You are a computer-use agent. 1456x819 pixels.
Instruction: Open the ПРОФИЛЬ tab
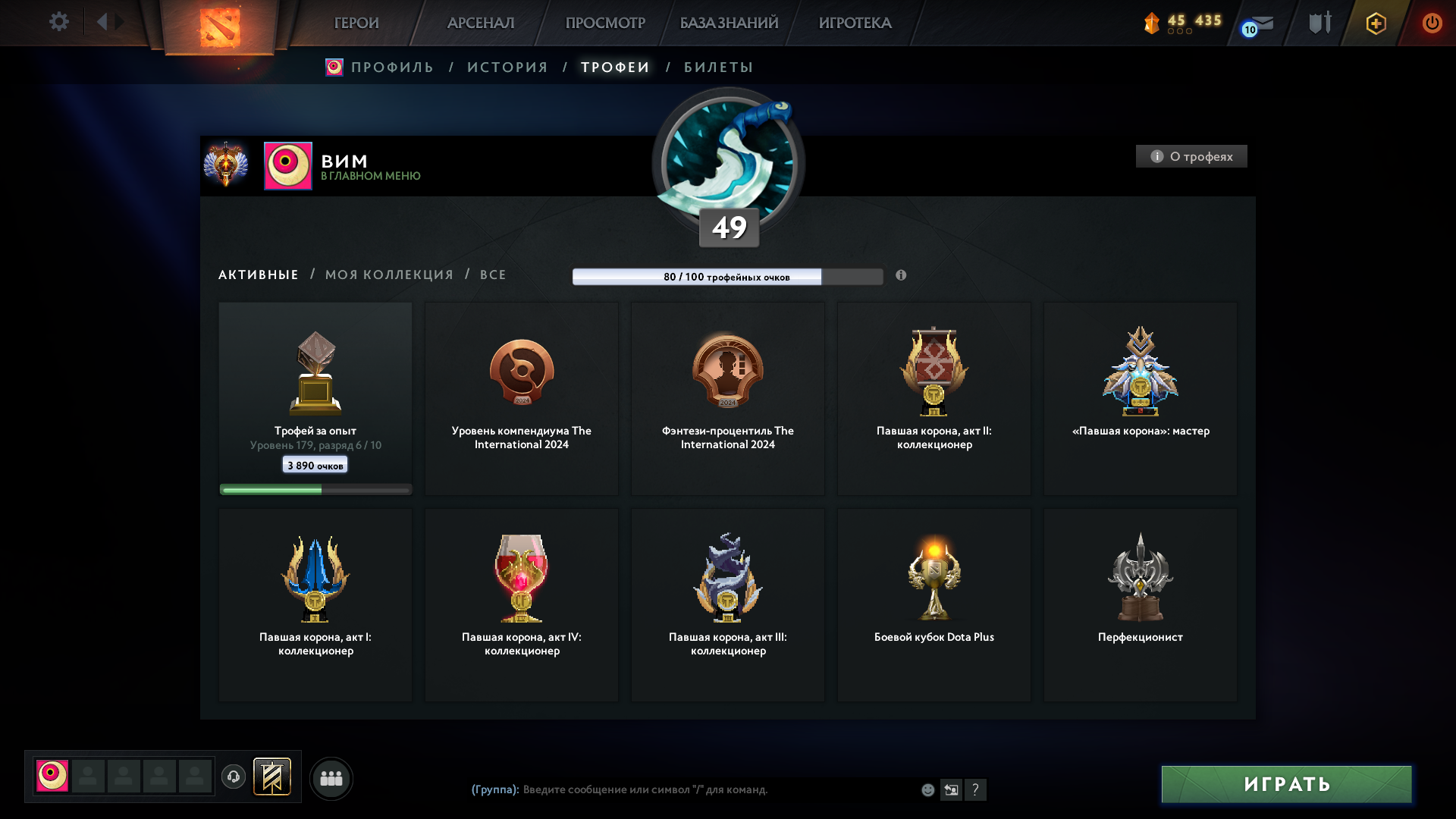point(391,67)
